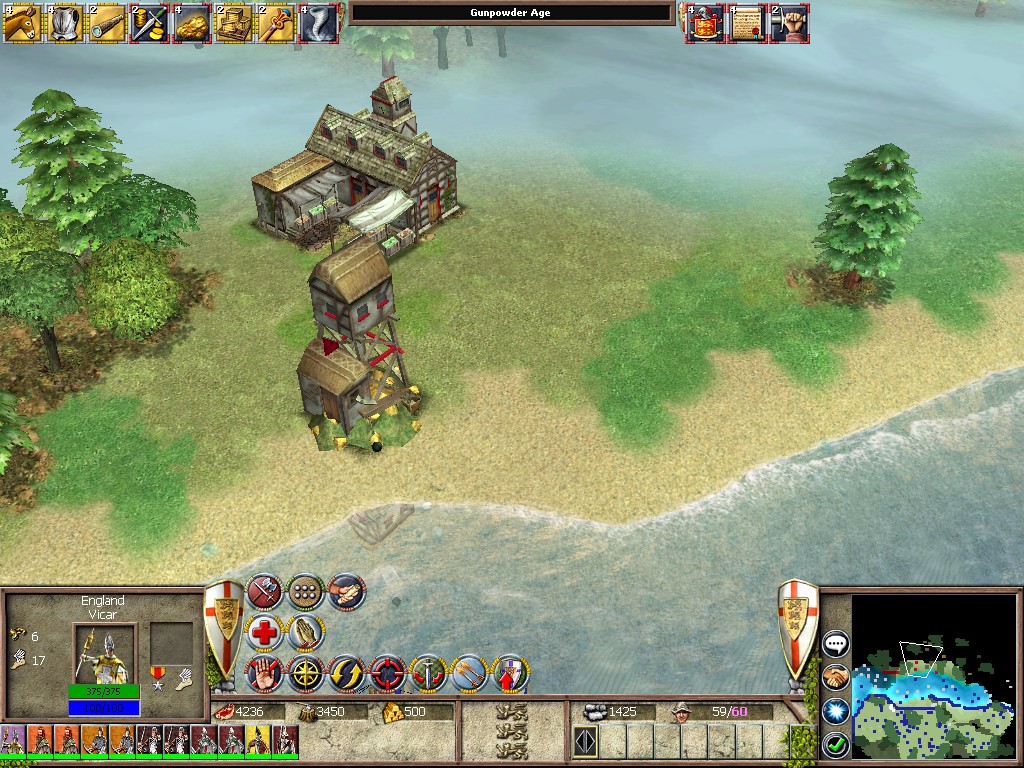1024x768 pixels.
Task: Click the hand holding scroll command
Action: (347, 592)
